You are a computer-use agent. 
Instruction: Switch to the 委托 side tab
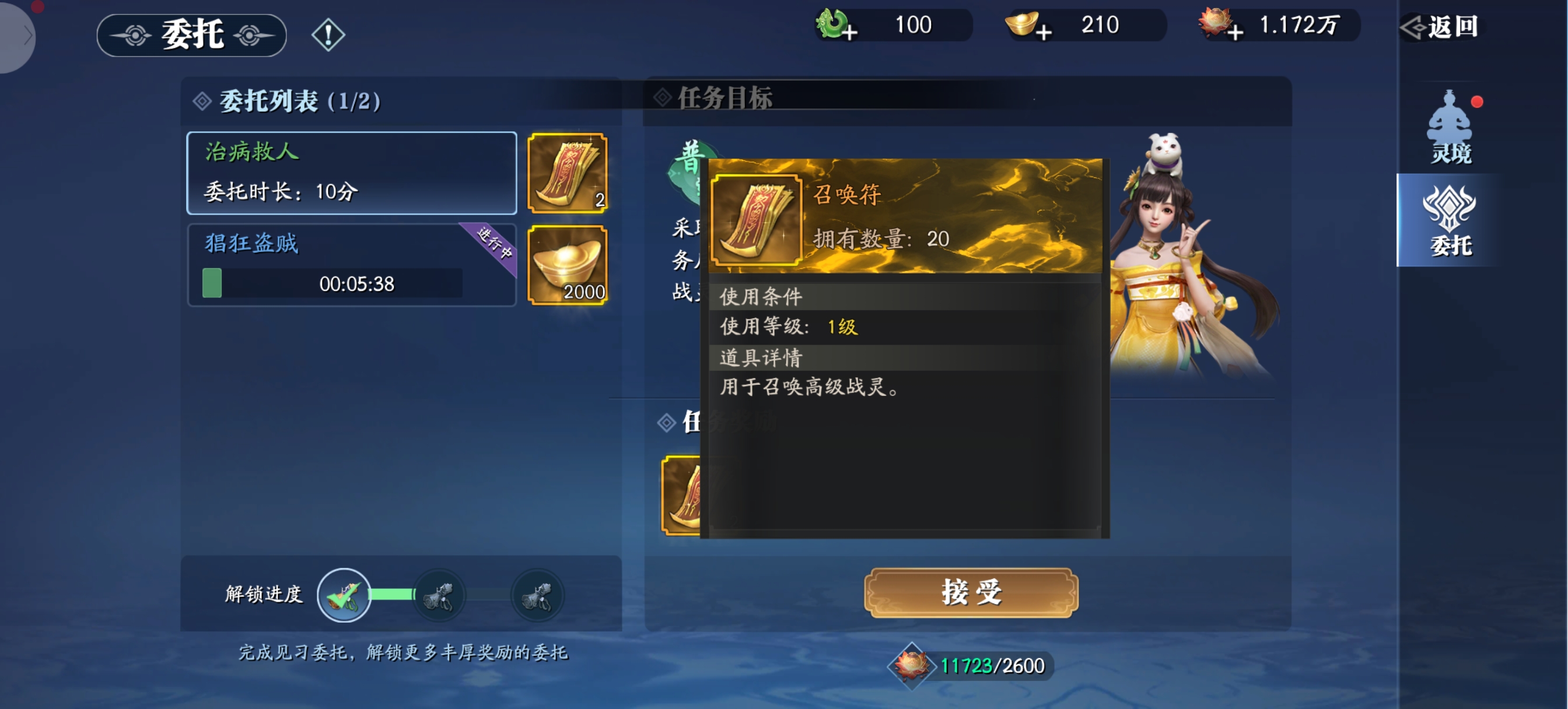1451,221
